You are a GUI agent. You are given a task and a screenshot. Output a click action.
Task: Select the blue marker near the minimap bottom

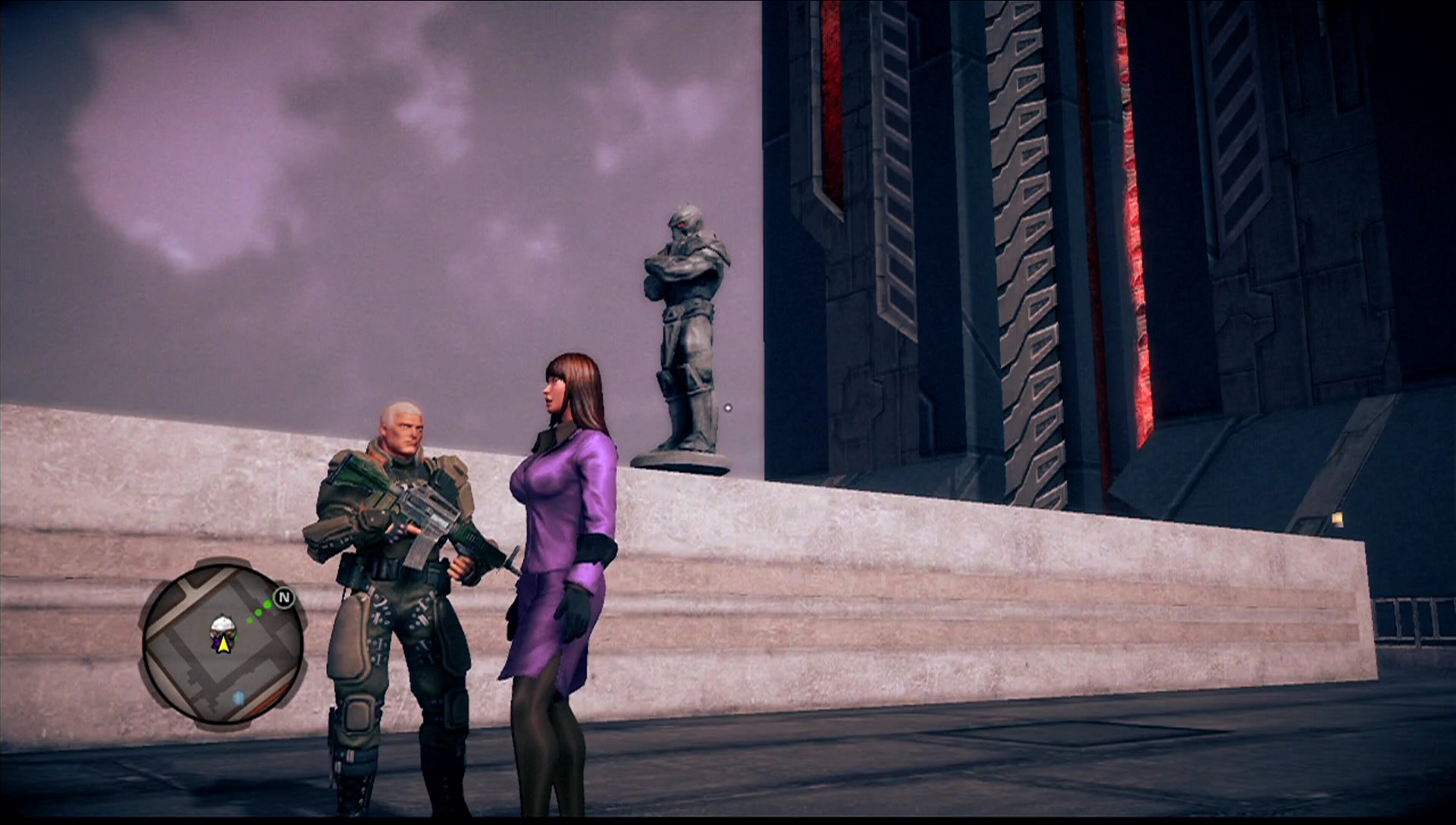coord(239,698)
